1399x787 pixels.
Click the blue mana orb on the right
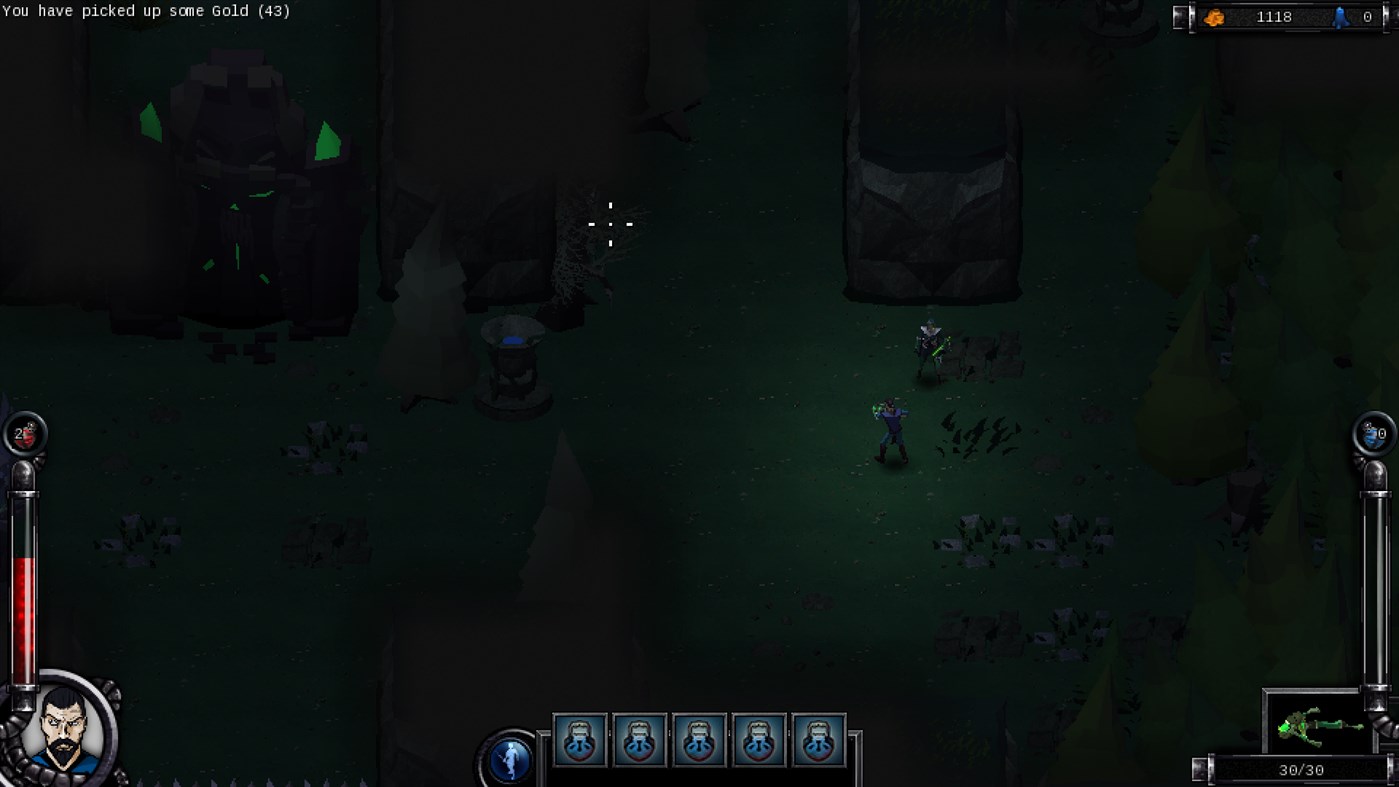(1372, 434)
